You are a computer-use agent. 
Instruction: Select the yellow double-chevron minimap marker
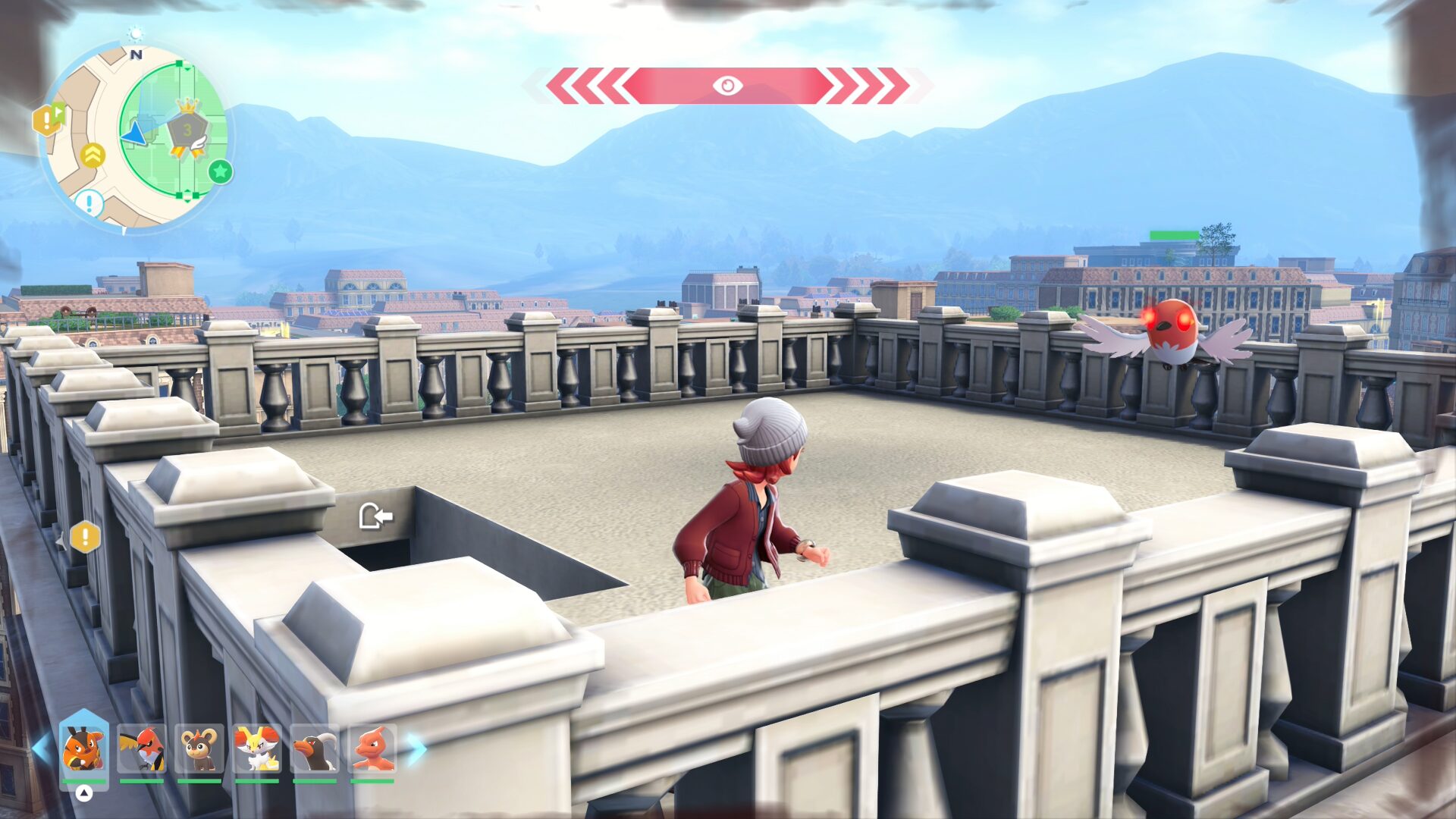[93, 155]
